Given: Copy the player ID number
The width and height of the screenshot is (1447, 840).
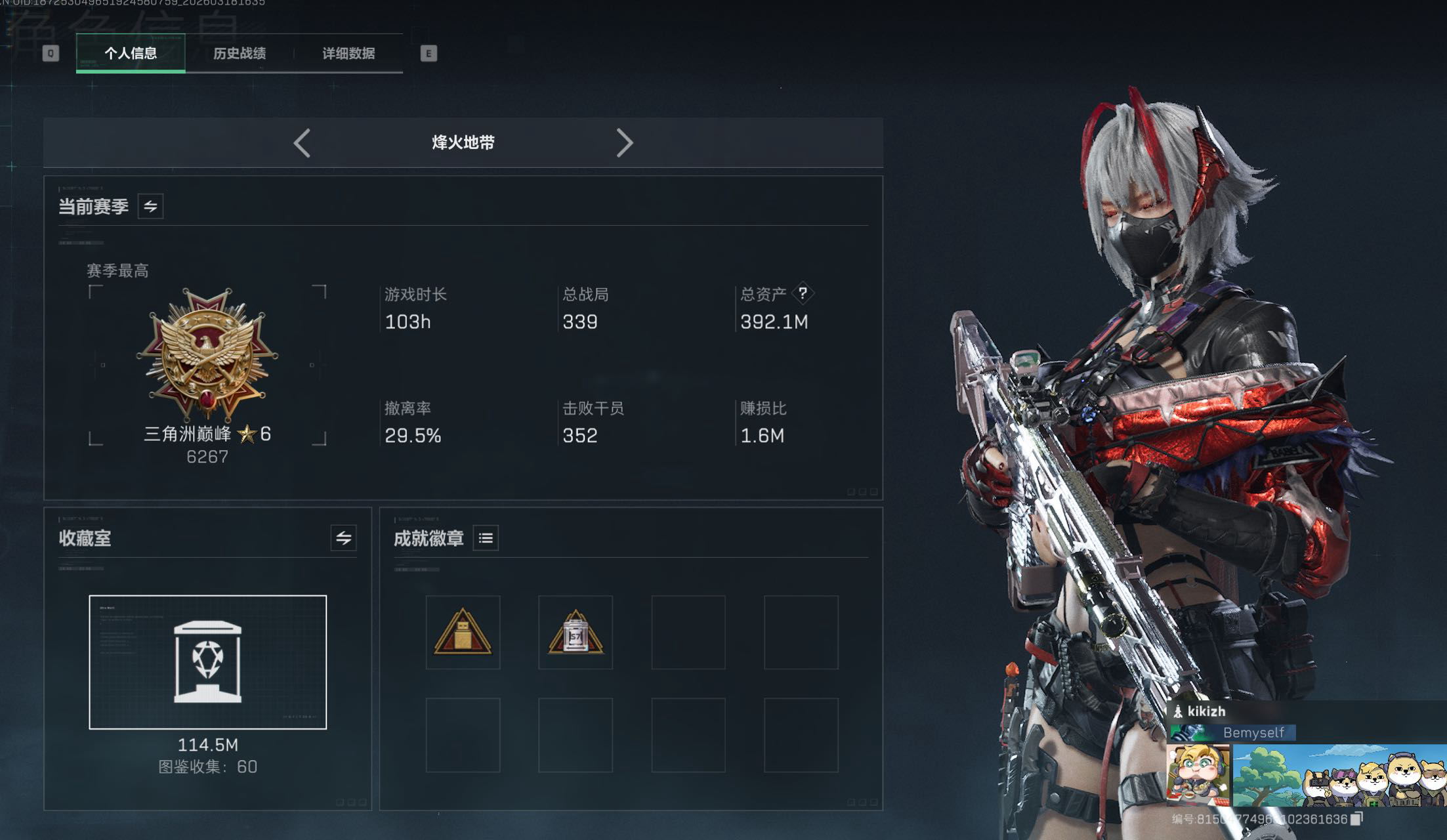Looking at the screenshot, I should click(x=1356, y=818).
